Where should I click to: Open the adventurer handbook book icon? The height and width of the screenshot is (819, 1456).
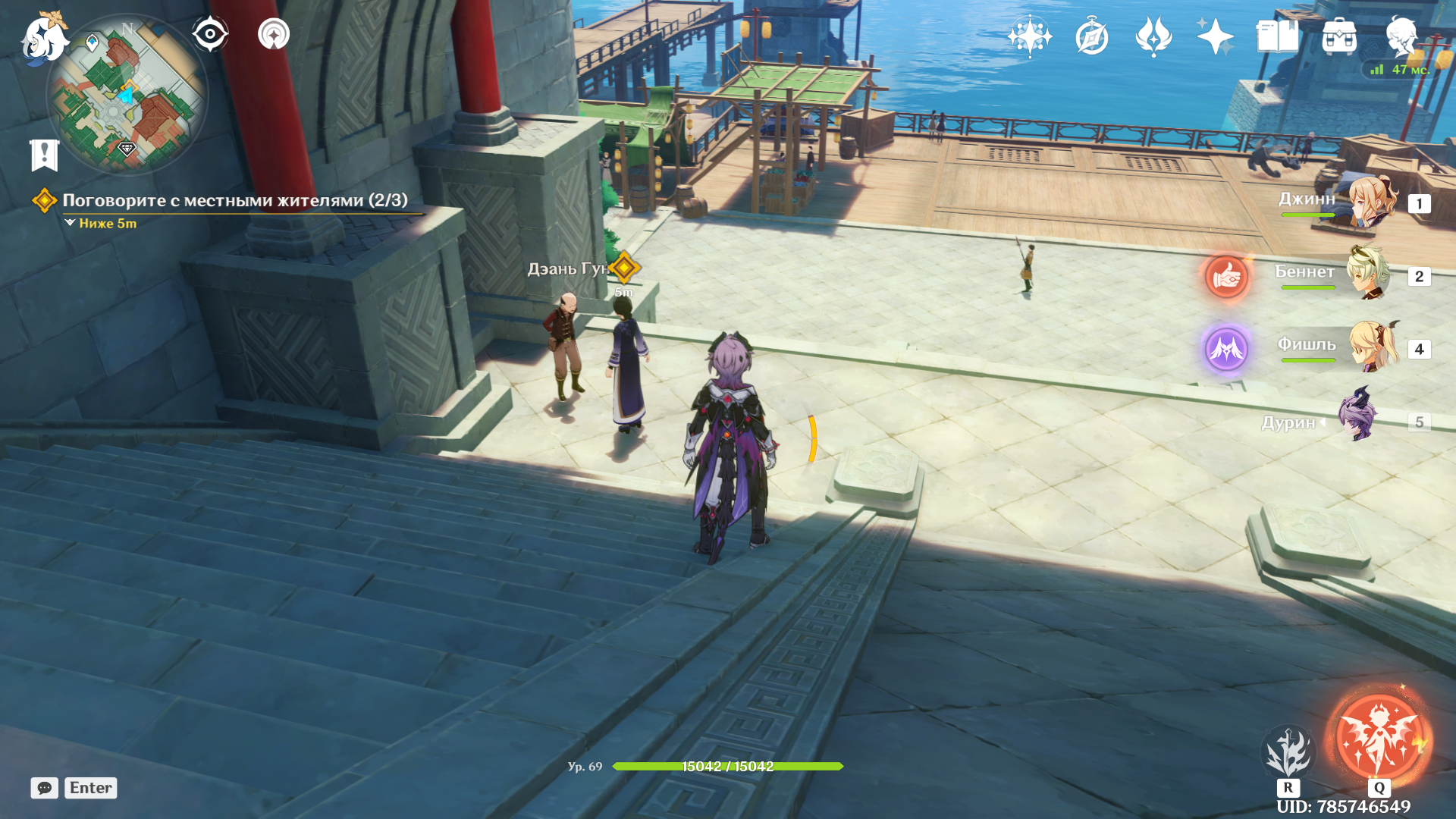[x=1277, y=36]
